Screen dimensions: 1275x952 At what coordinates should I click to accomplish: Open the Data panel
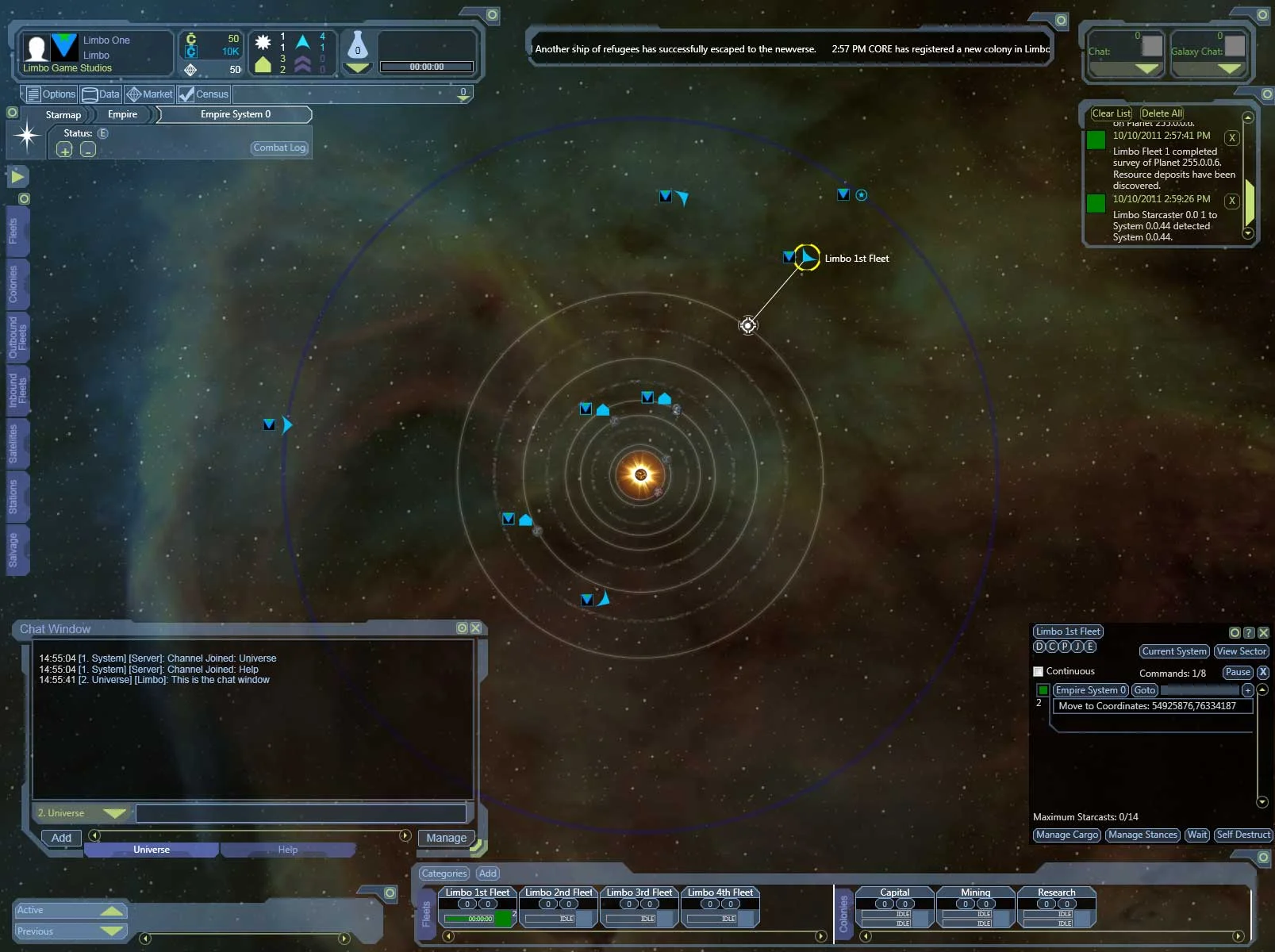tap(100, 94)
